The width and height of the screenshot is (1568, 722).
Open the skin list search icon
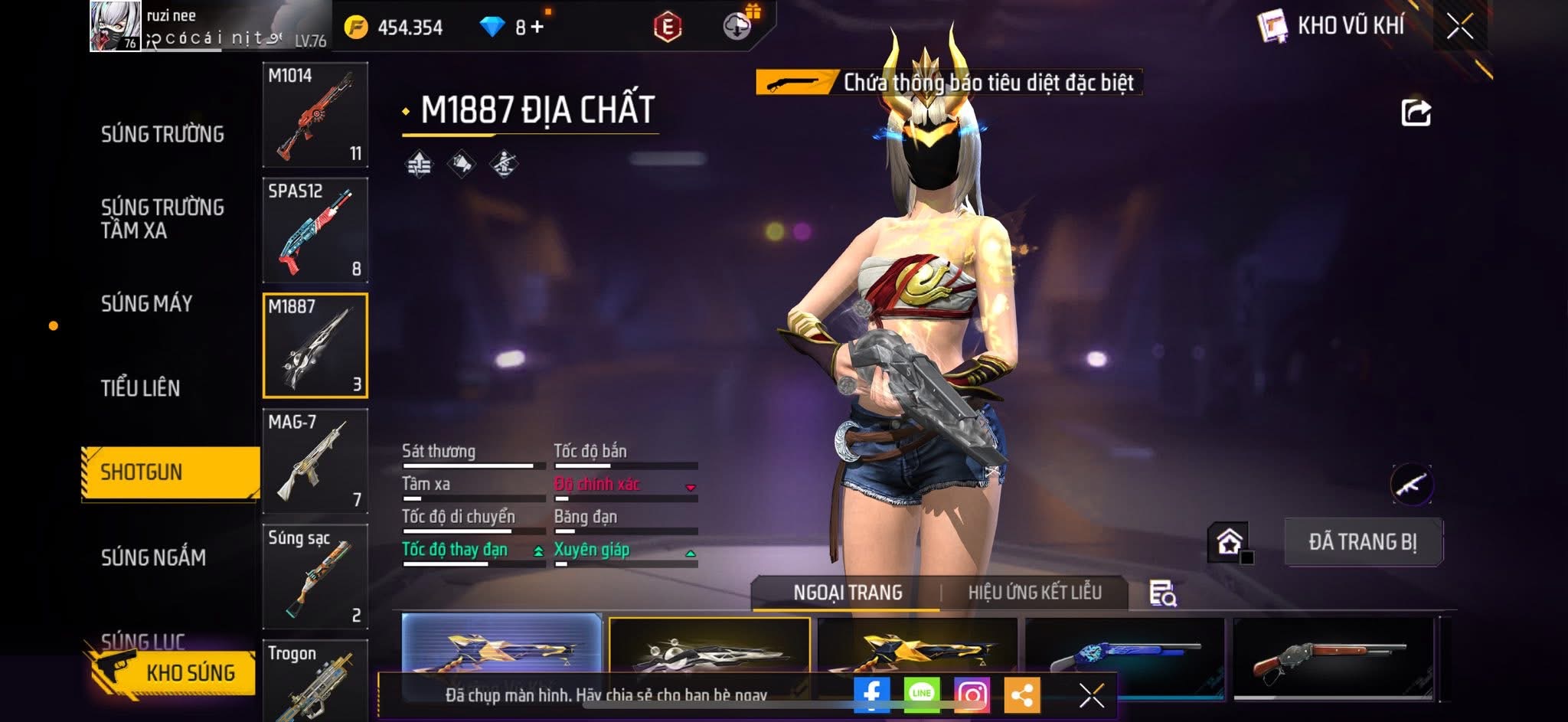tap(1162, 593)
